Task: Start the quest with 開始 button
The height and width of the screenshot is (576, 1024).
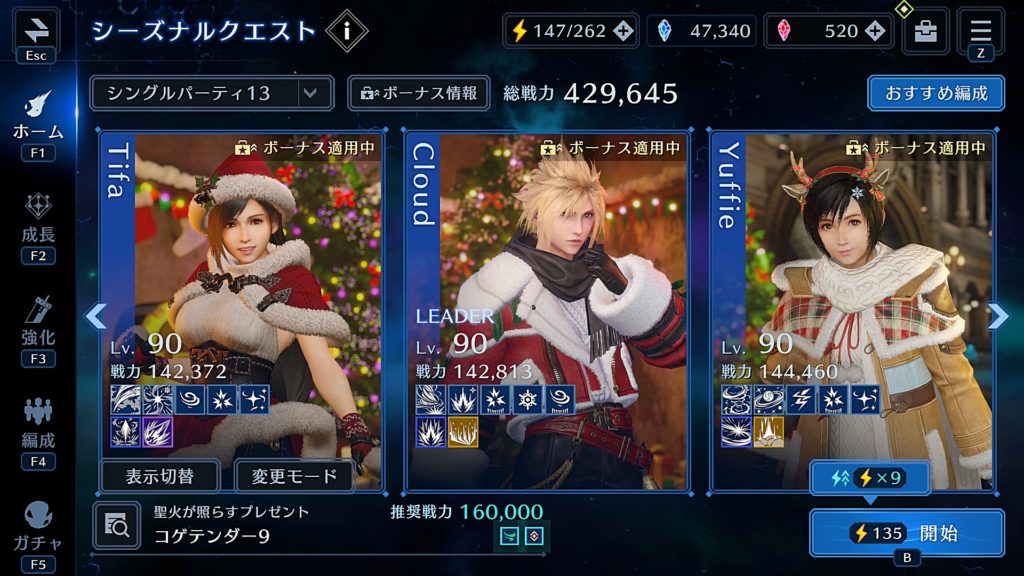Action: click(x=907, y=533)
